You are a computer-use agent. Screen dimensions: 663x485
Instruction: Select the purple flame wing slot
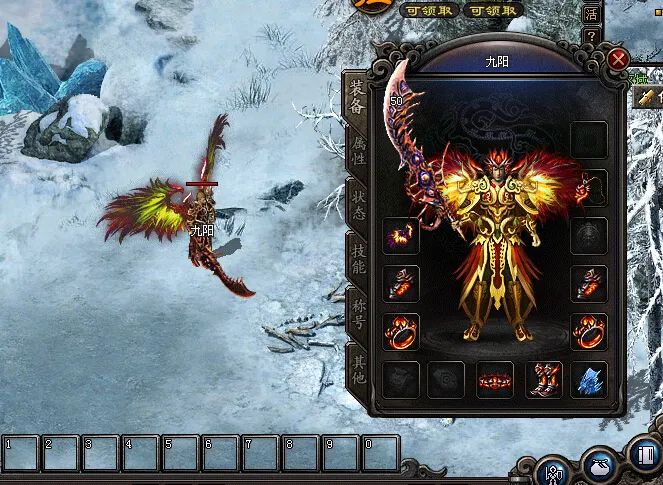click(x=401, y=236)
